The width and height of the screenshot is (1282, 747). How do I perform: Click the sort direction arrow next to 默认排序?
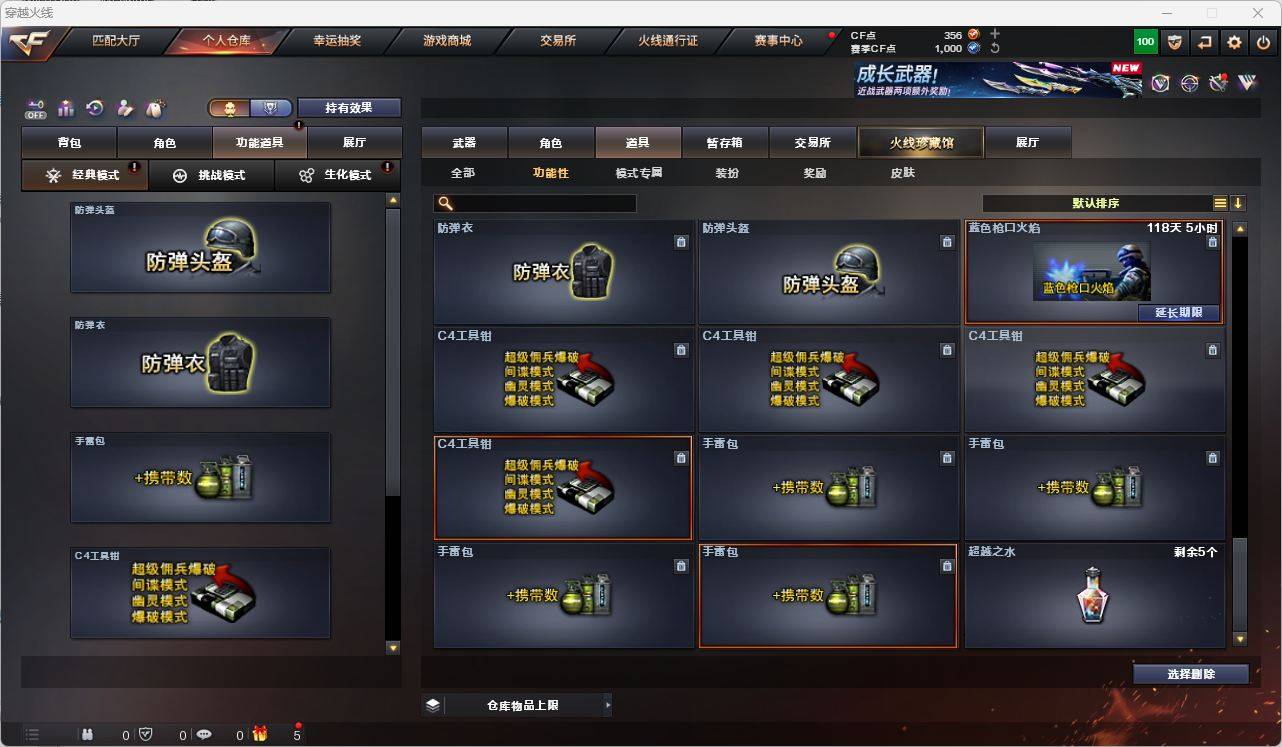[x=1240, y=202]
